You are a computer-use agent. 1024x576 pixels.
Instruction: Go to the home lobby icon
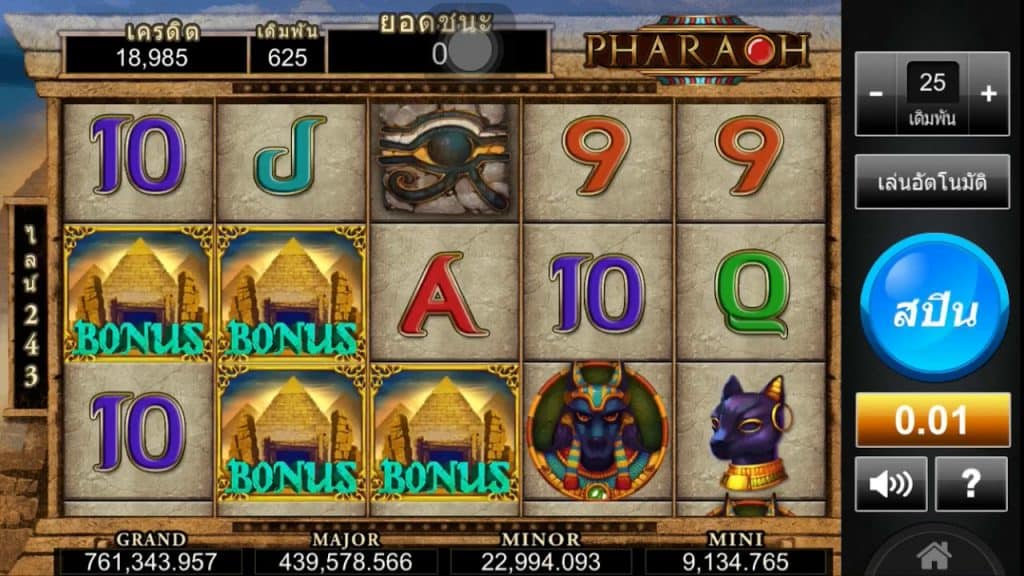[933, 555]
